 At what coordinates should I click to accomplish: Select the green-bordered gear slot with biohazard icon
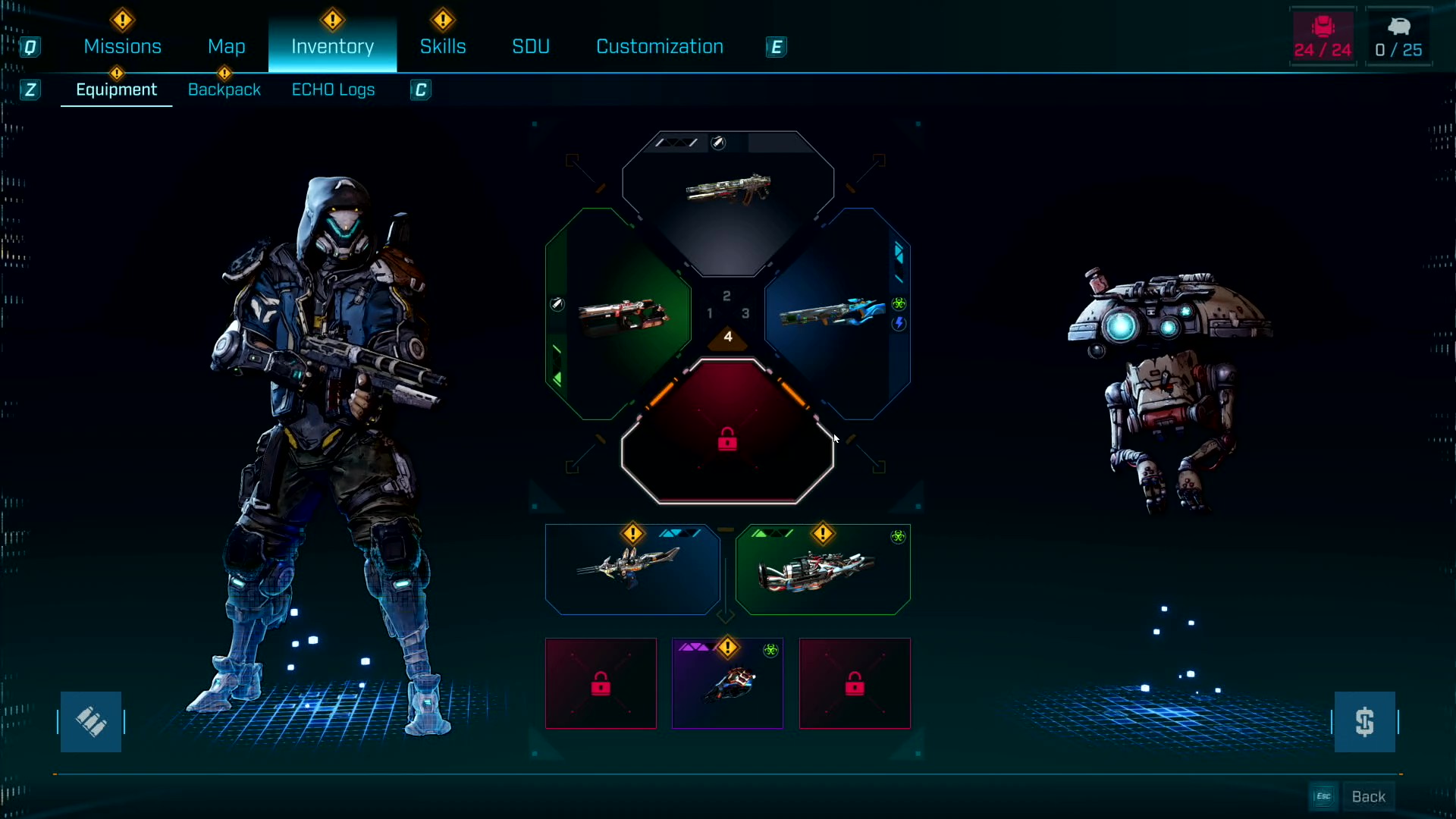point(823,570)
